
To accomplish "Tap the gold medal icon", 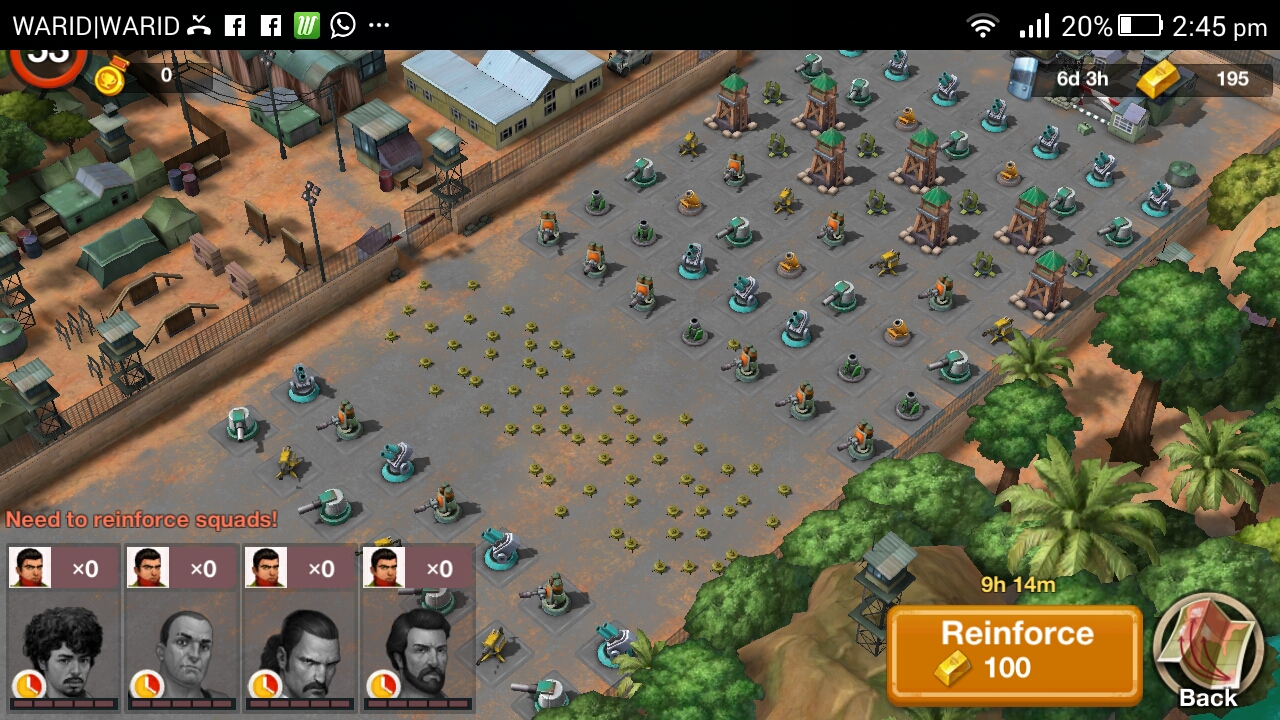I will [x=110, y=76].
